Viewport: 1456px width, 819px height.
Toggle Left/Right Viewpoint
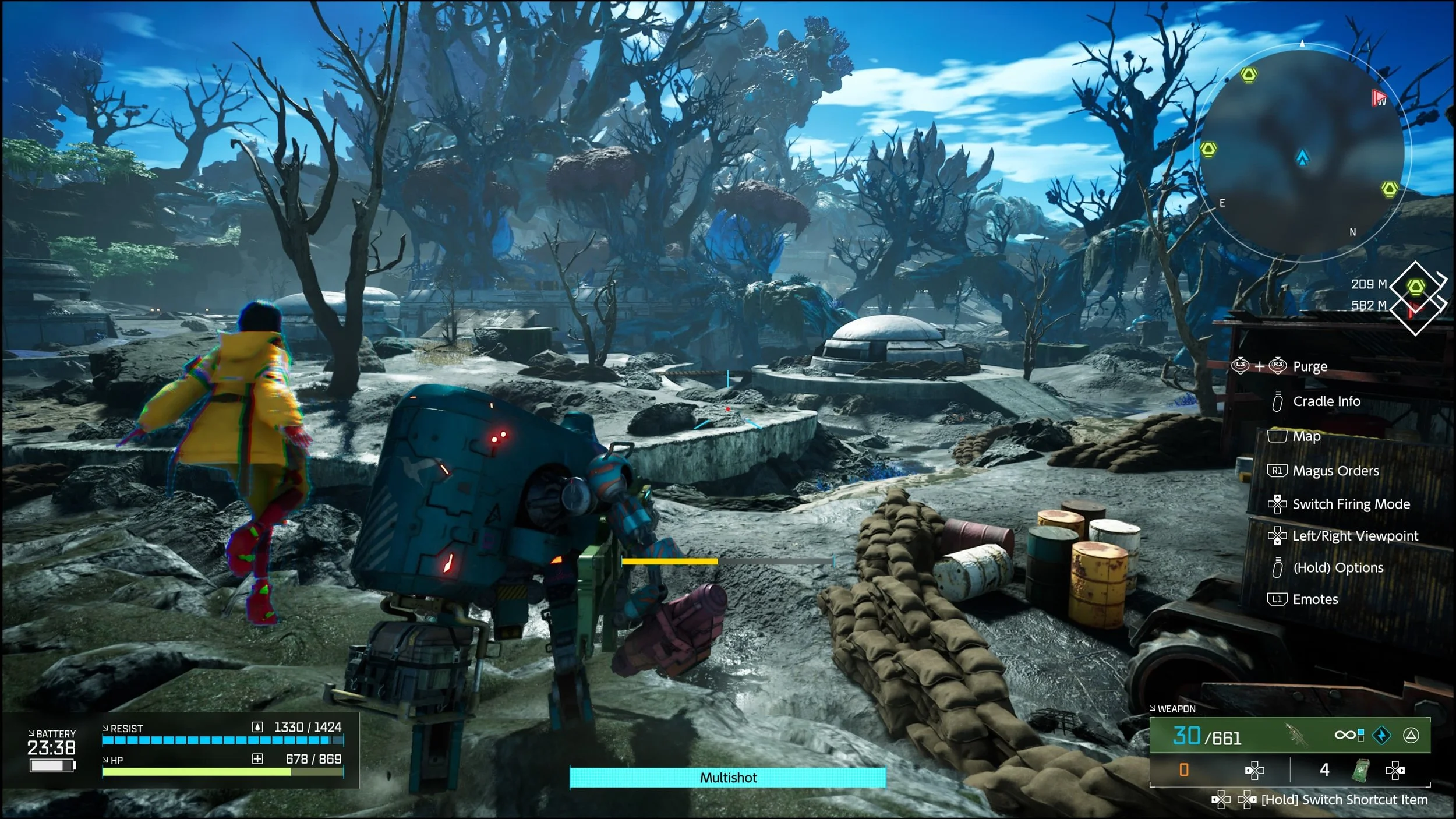pos(1355,536)
